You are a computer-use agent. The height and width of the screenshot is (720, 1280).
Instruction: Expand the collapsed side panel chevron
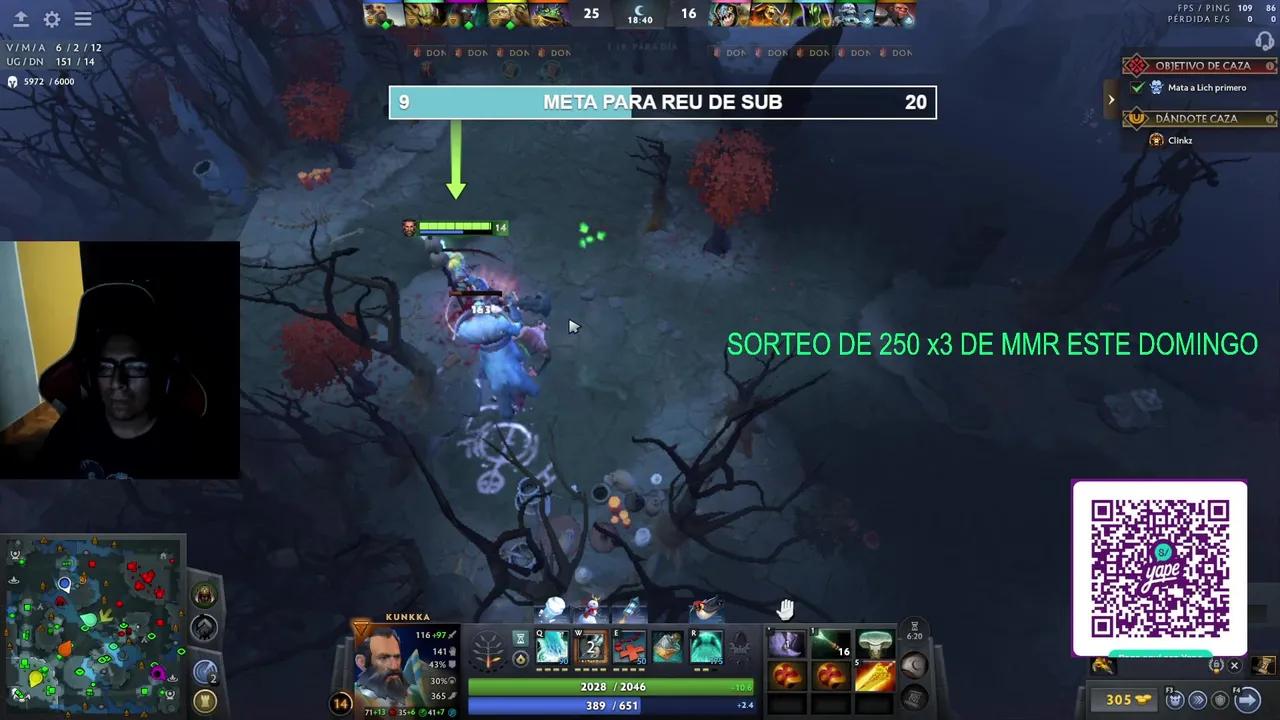pyautogui.click(x=1111, y=99)
